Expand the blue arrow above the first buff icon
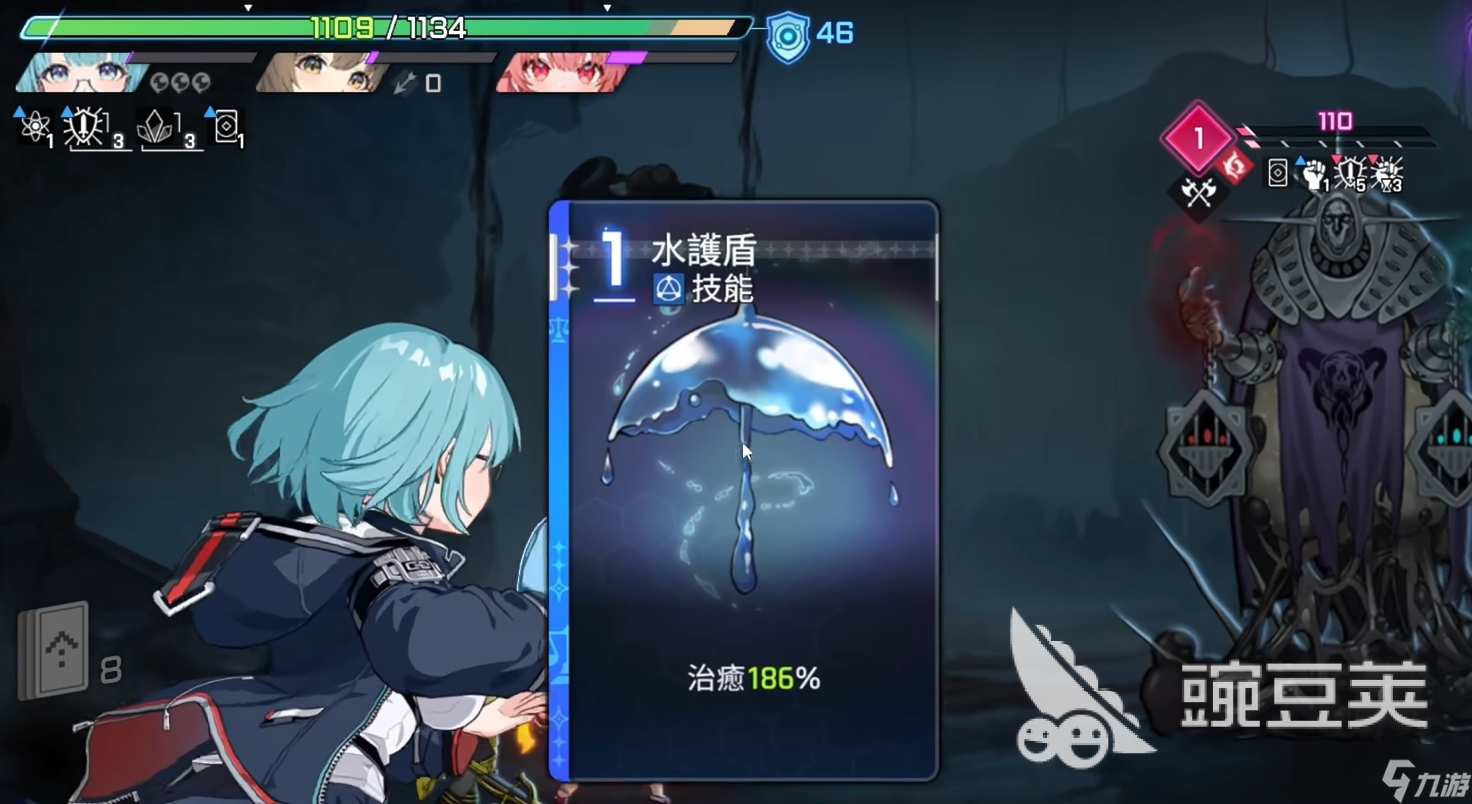The height and width of the screenshot is (804, 1472). coord(21,110)
